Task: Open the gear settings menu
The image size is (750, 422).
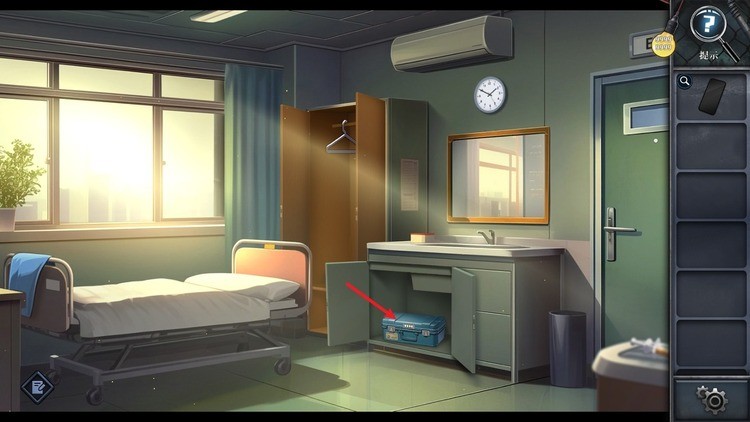Action: point(712,400)
